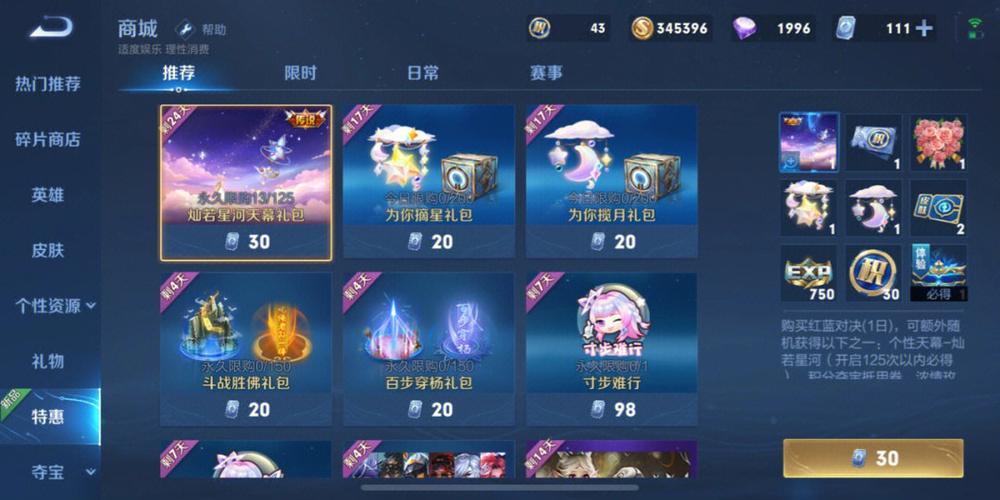Select the 斗战胜佛礼包 bundle
This screenshot has width=1000, height=500.
[x=246, y=350]
